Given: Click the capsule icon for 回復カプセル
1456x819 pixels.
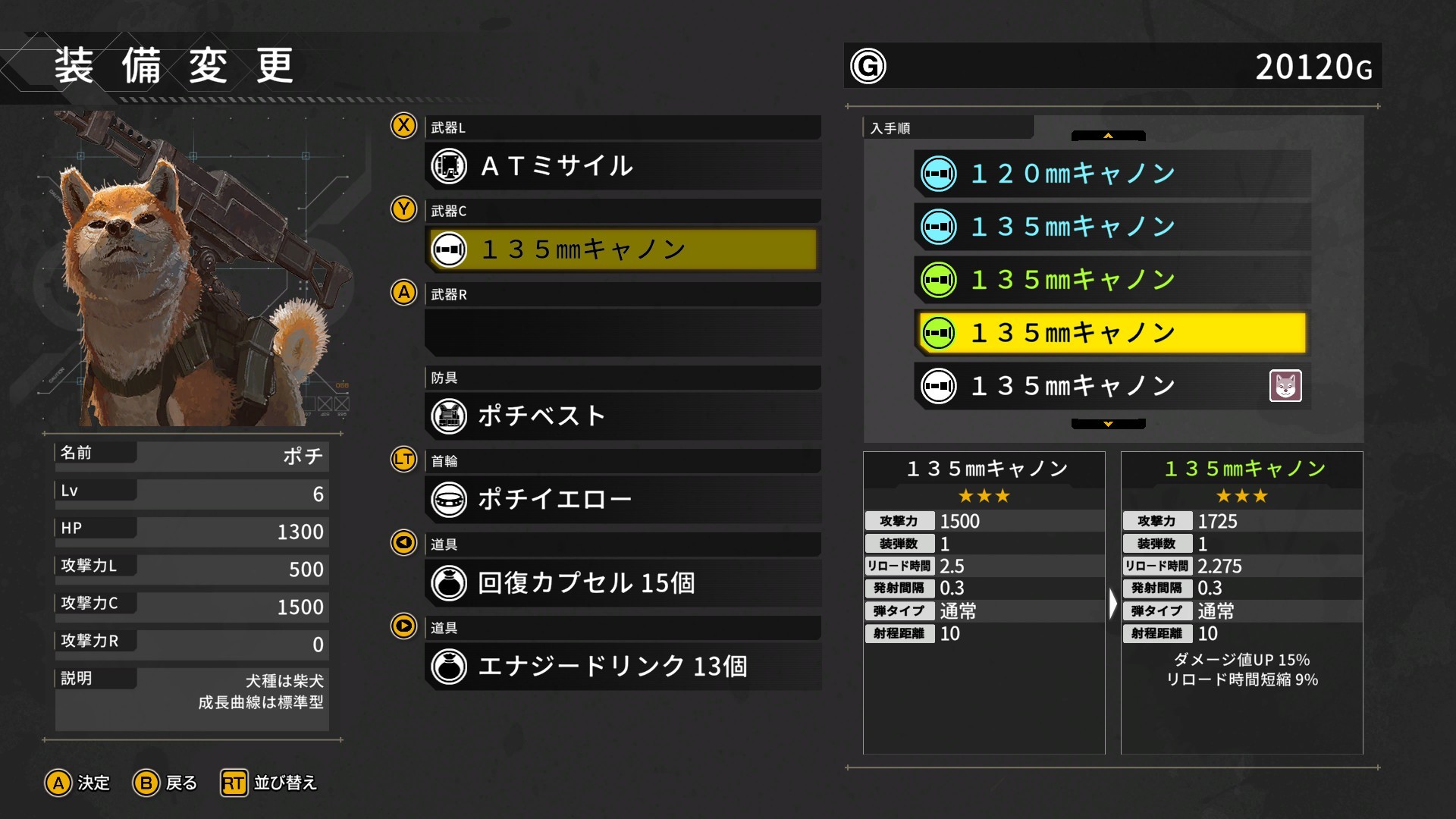Looking at the screenshot, I should click(449, 582).
